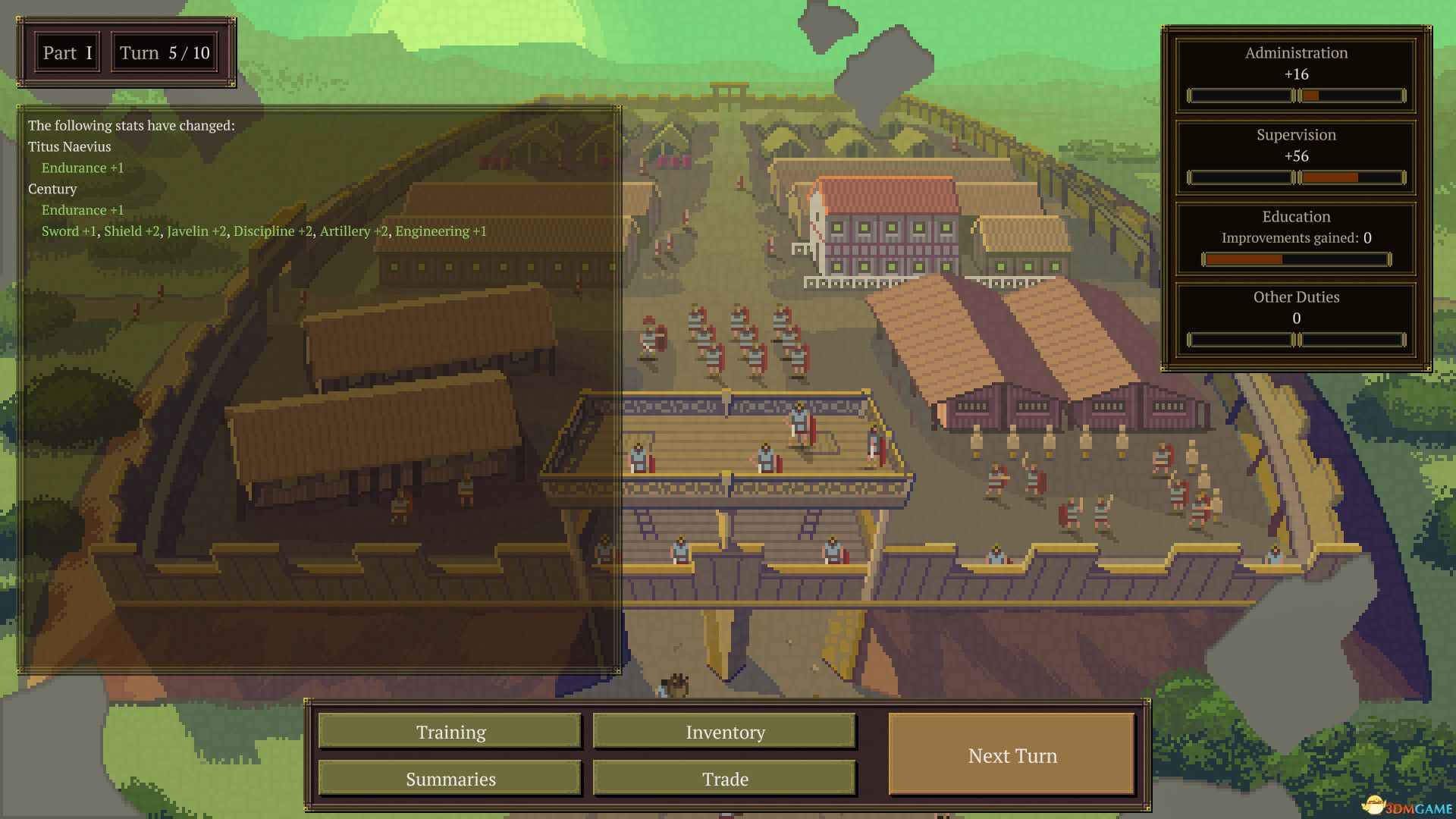Click the Administration panel header
Image resolution: width=1456 pixels, height=819 pixels.
(1296, 53)
